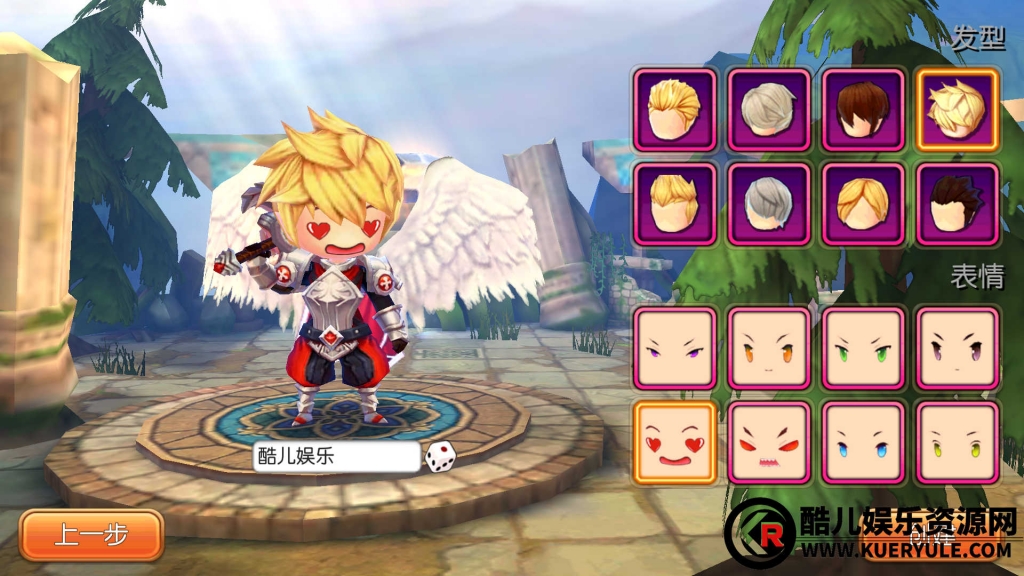Choose the blue-eyed expression
The height and width of the screenshot is (576, 1024).
pos(864,442)
